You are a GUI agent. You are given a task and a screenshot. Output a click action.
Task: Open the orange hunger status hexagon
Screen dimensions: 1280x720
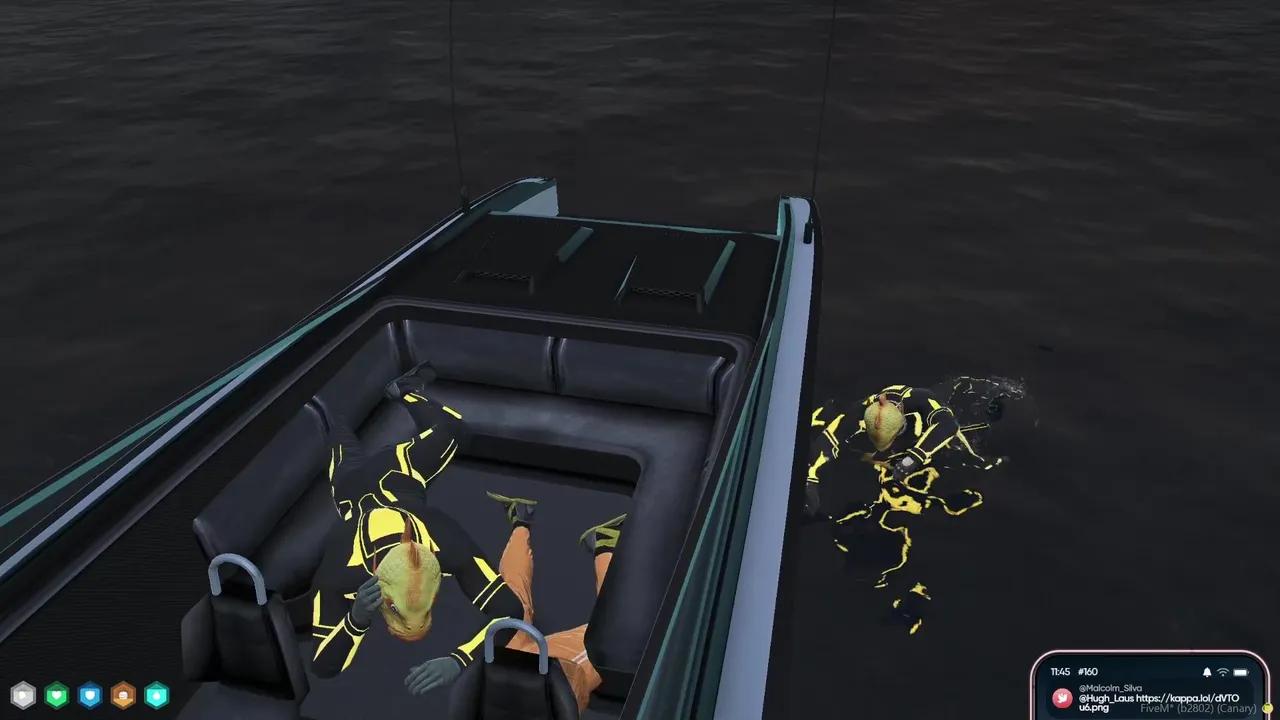(x=122, y=694)
